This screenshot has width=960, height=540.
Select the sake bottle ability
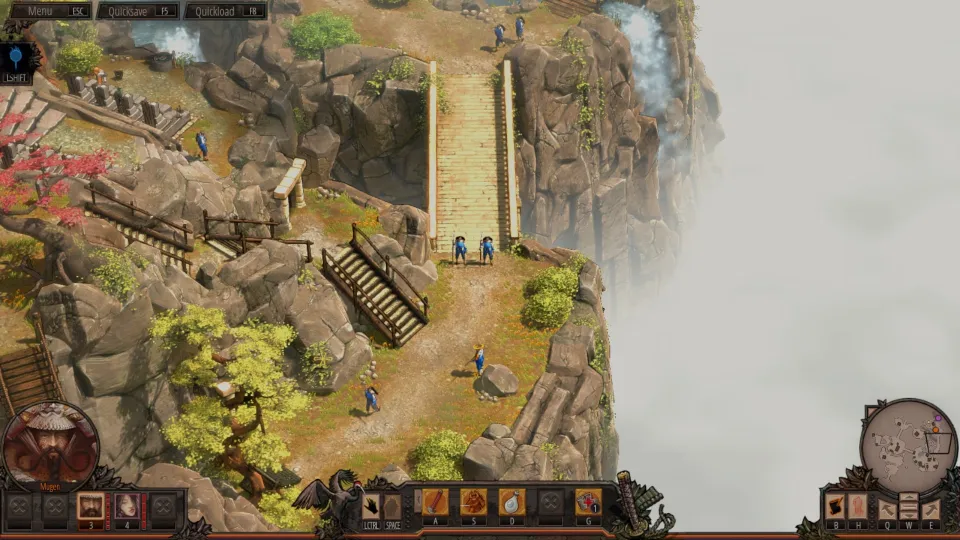pos(511,502)
